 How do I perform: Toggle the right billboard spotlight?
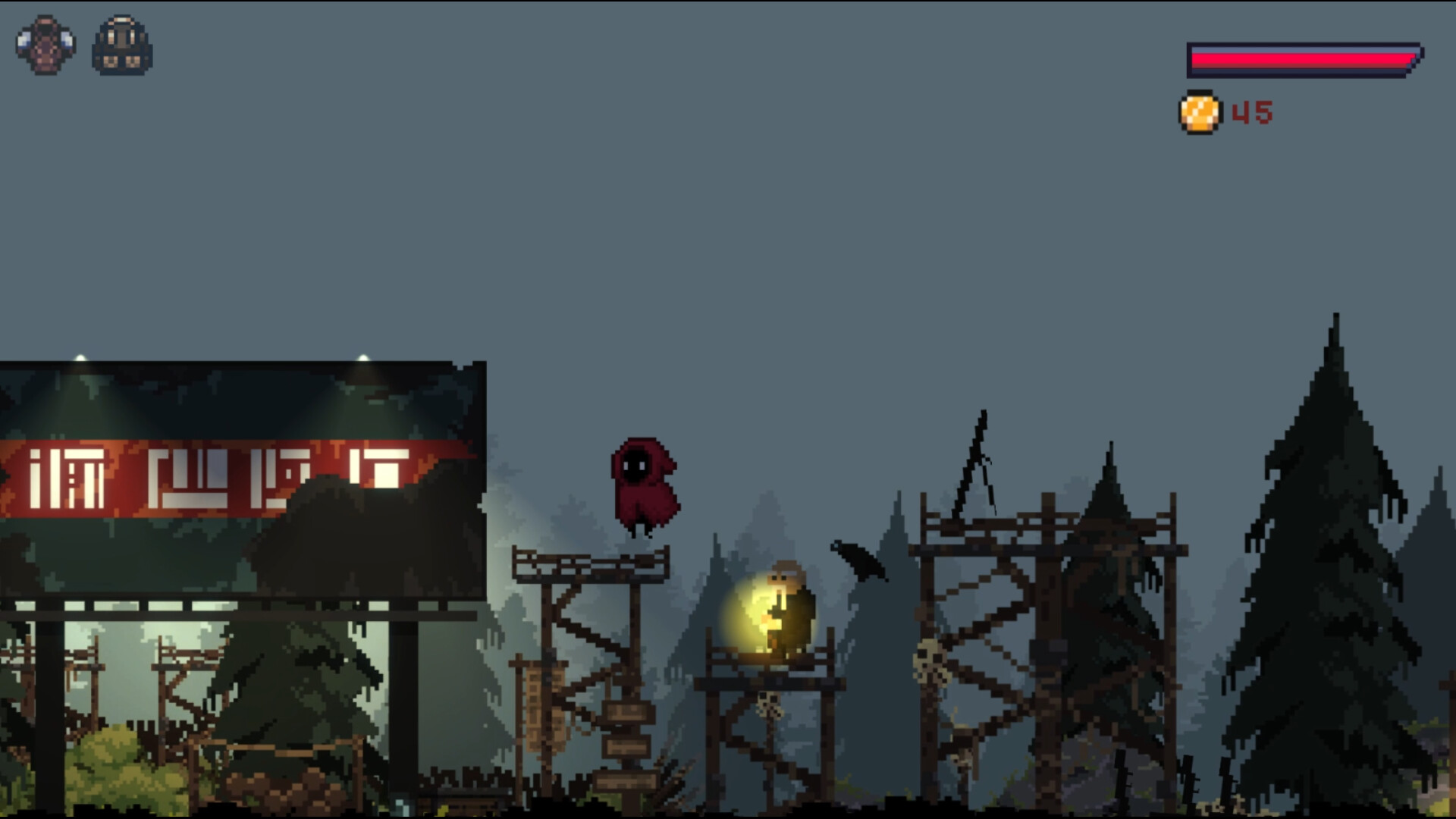tap(364, 356)
